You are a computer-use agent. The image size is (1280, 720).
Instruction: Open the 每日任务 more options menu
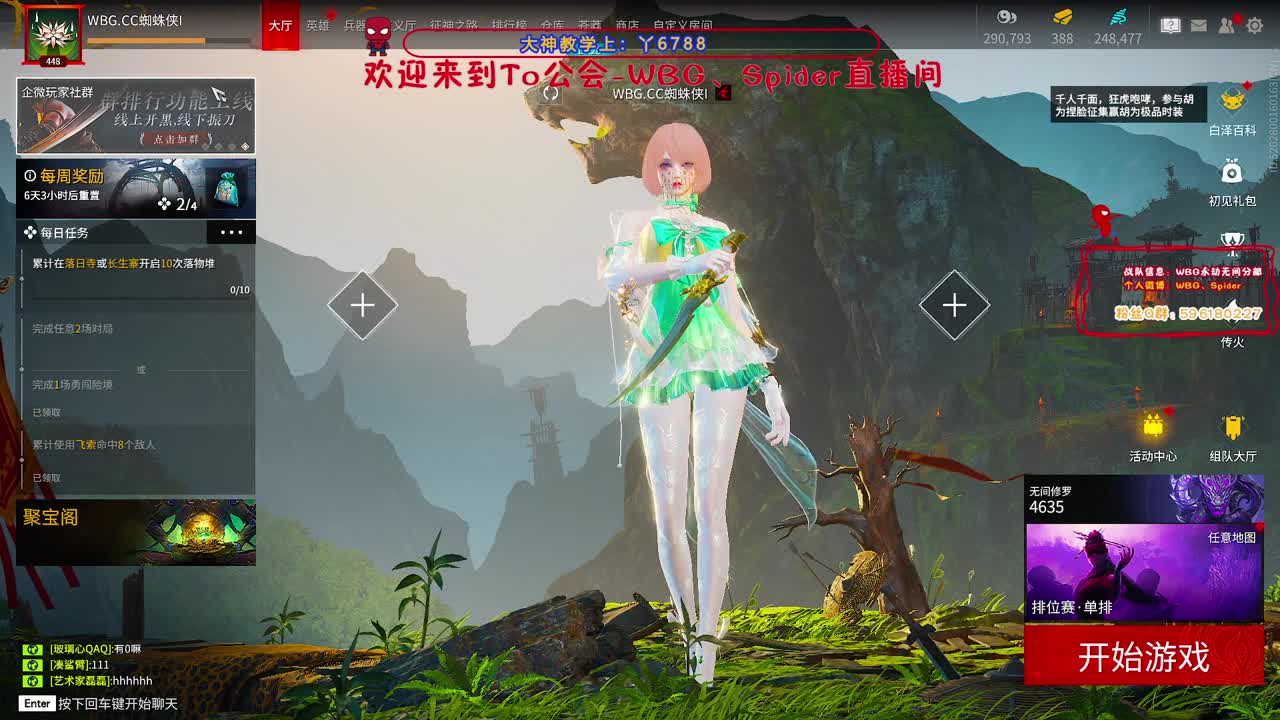(232, 231)
